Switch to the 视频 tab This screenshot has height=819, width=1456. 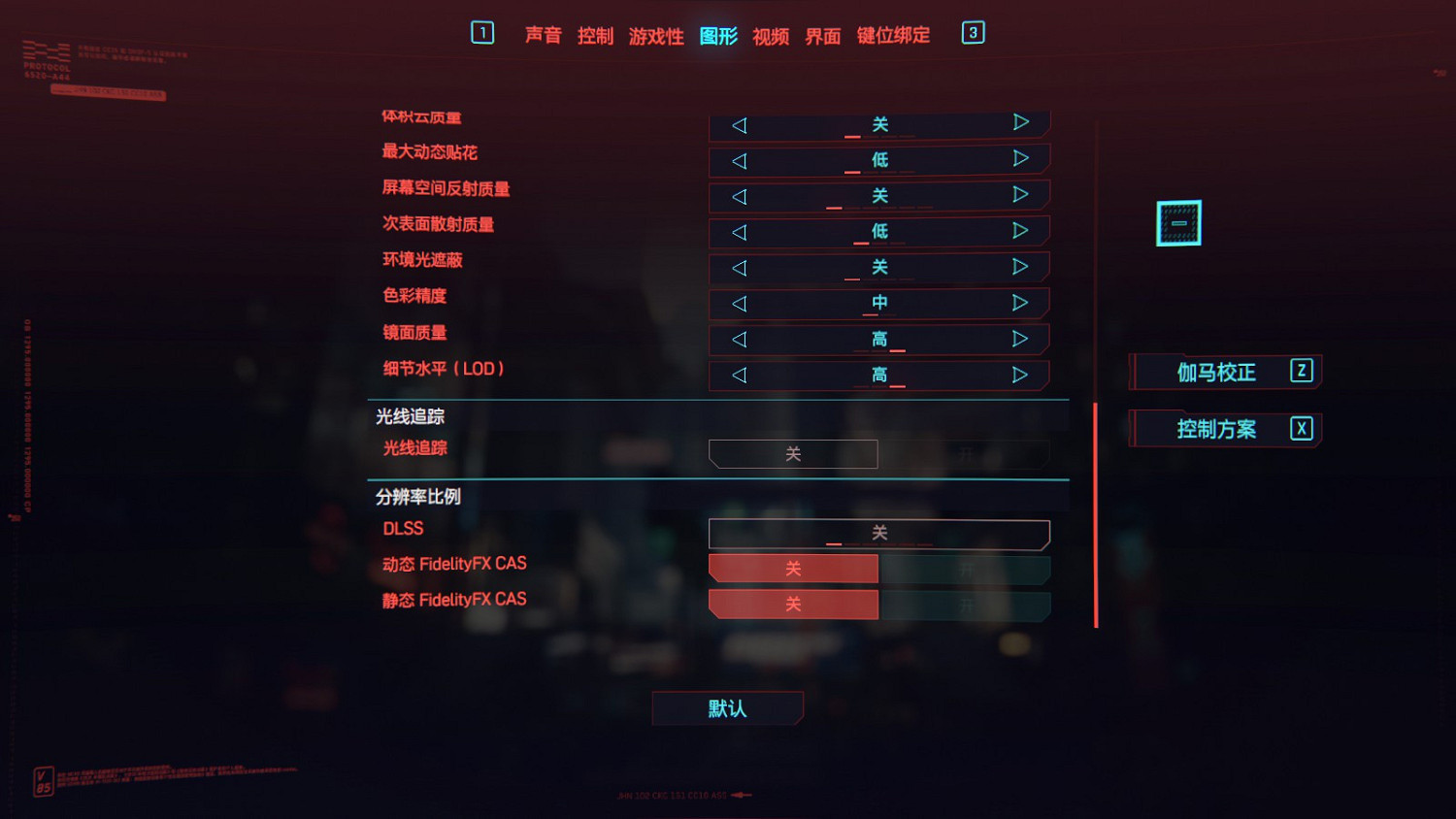click(x=771, y=35)
